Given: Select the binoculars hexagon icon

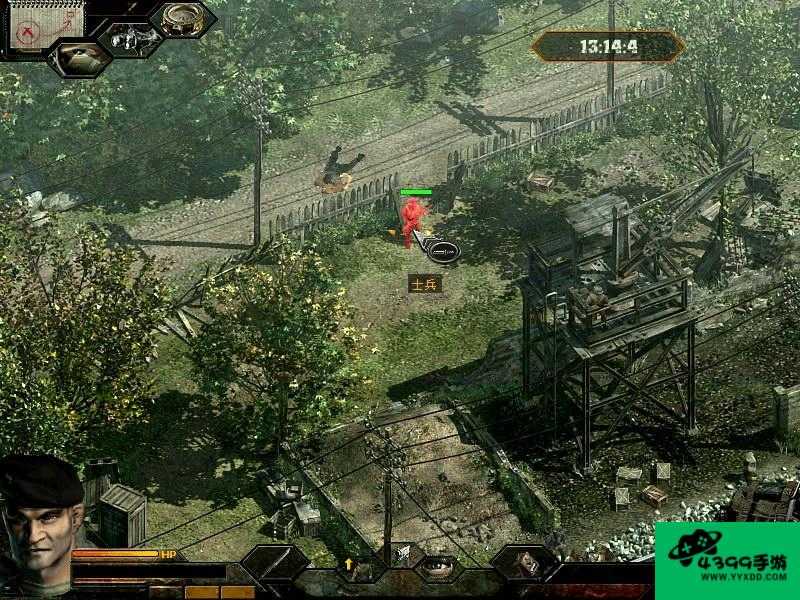Looking at the screenshot, I should pyautogui.click(x=130, y=38).
